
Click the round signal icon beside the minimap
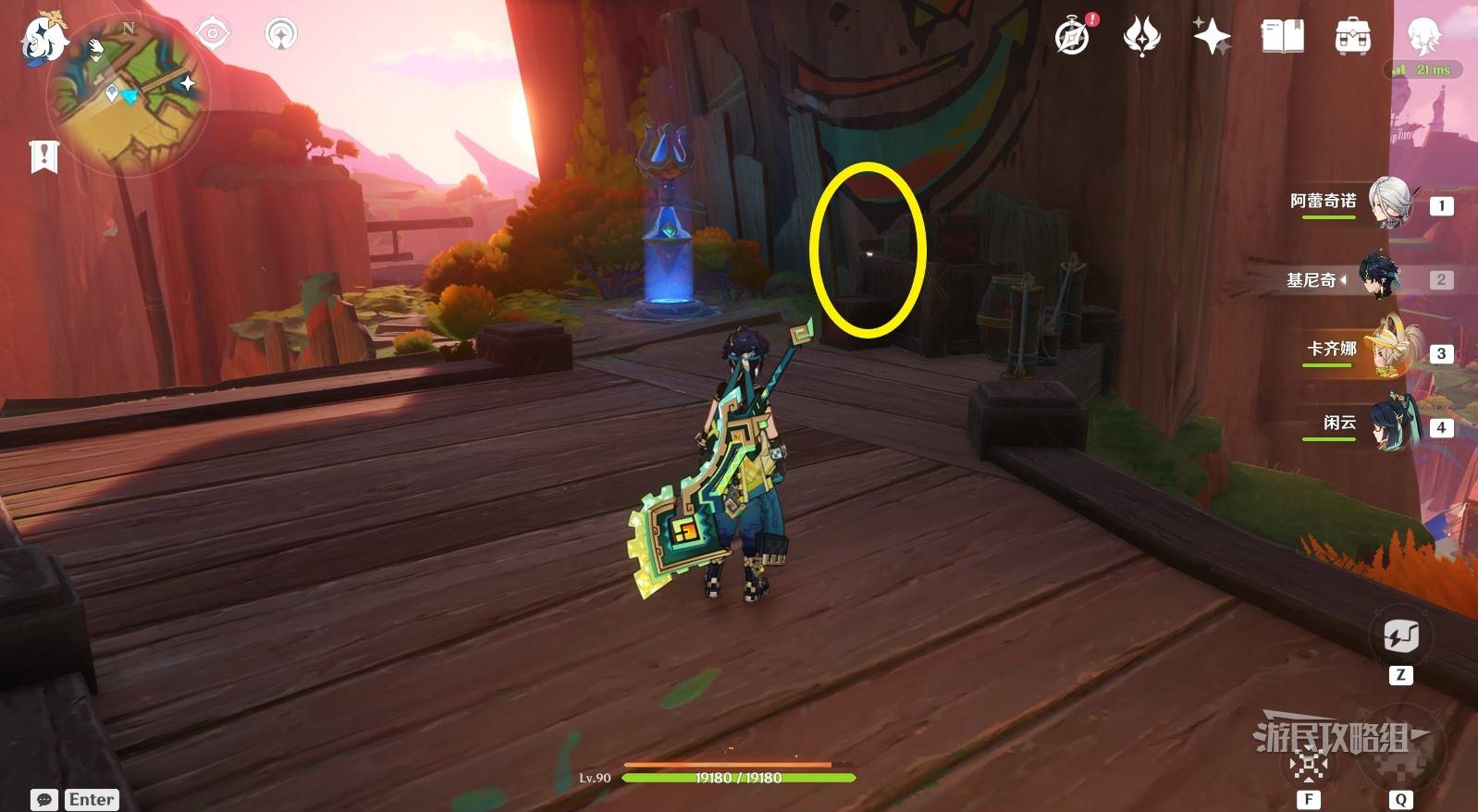280,35
